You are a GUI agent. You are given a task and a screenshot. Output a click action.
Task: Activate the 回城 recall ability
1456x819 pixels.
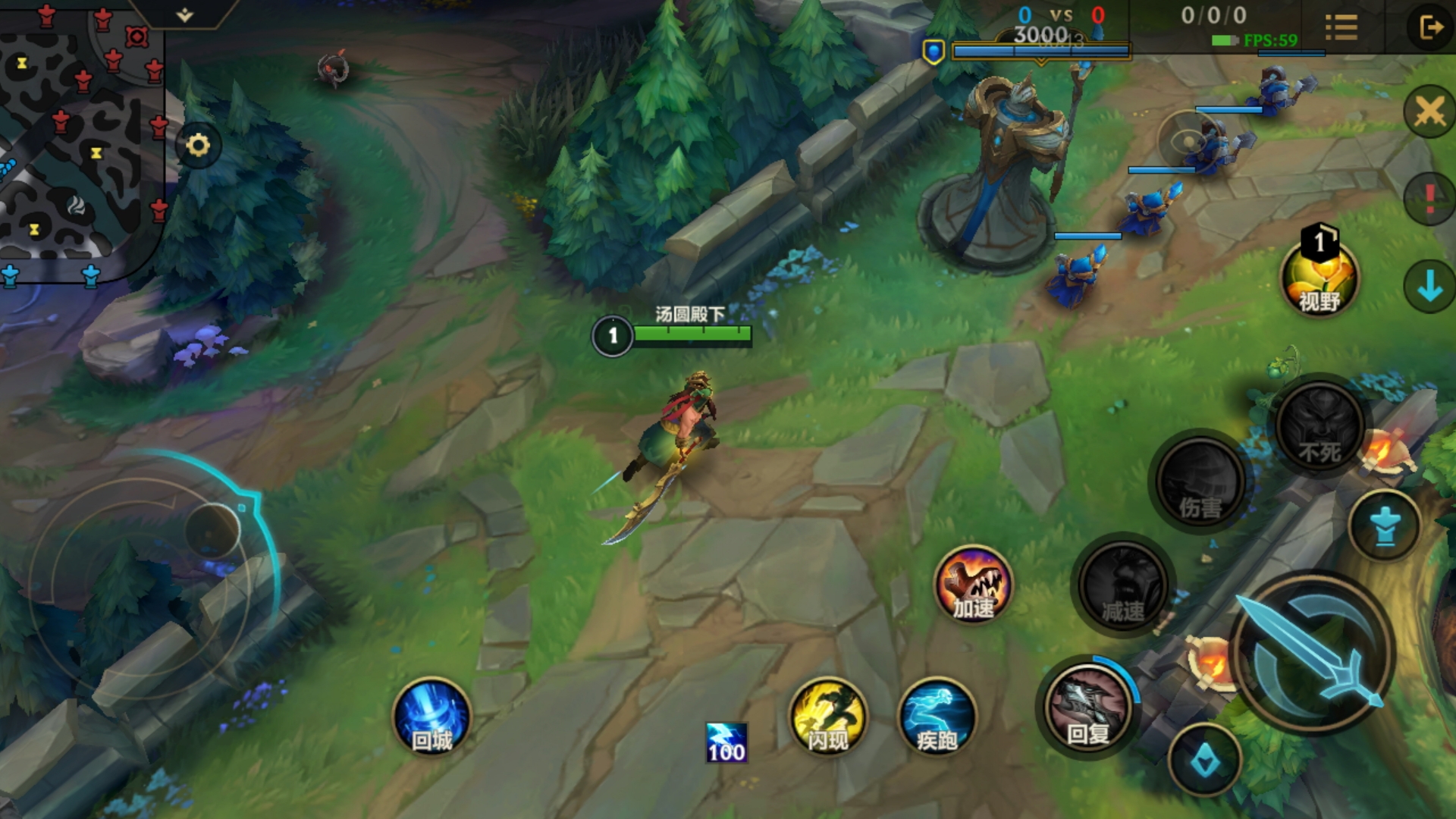click(x=431, y=717)
